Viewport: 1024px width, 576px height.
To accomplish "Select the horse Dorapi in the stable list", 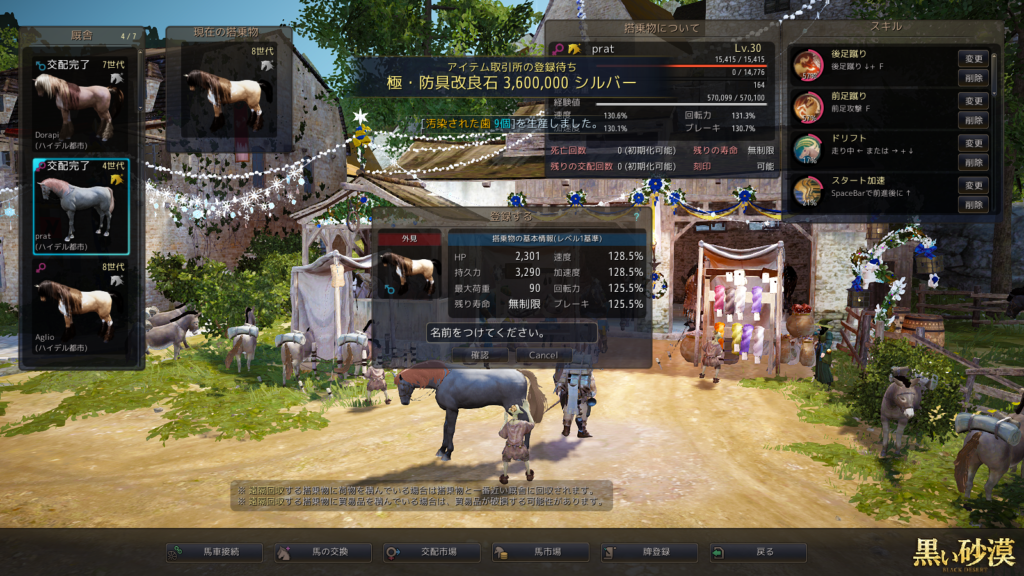I will (x=81, y=99).
